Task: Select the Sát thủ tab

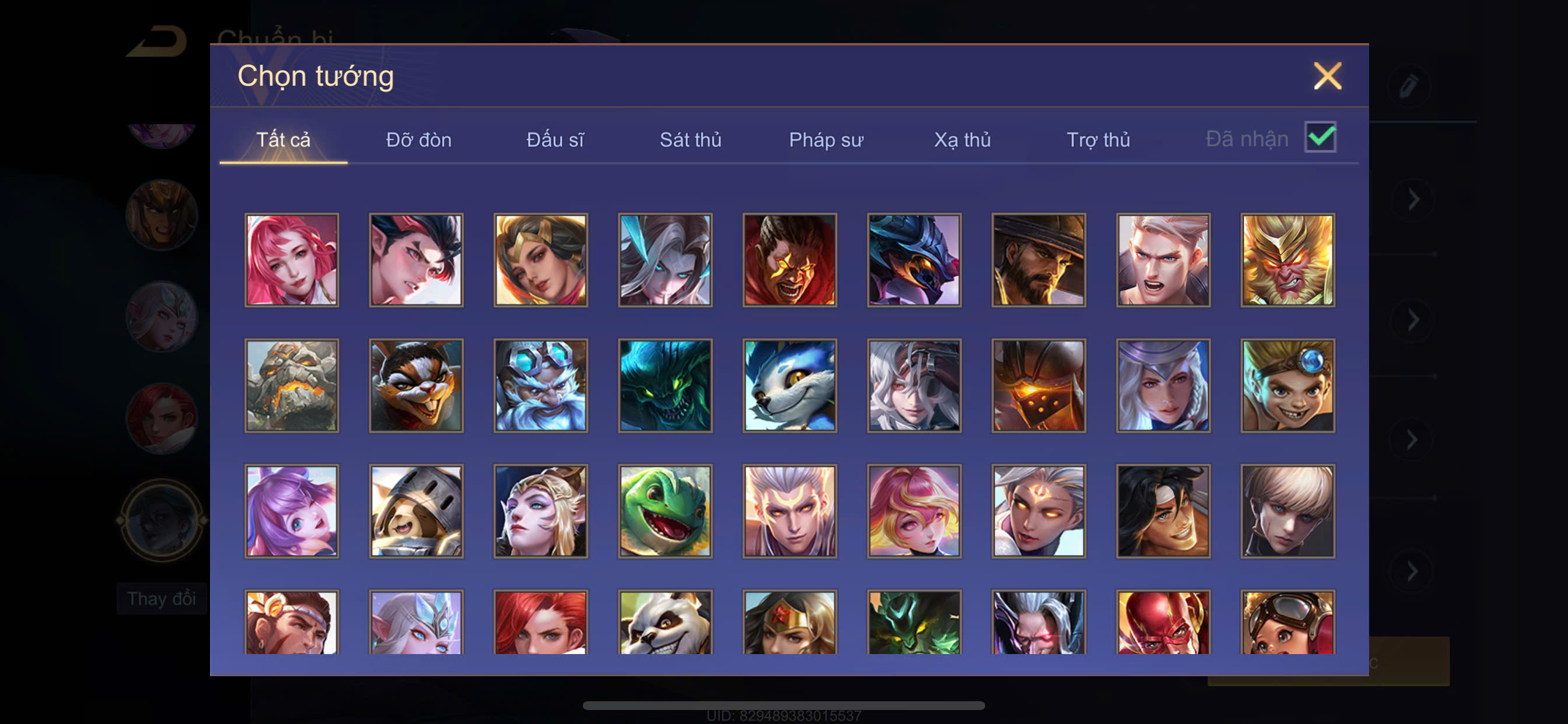Action: tap(690, 140)
